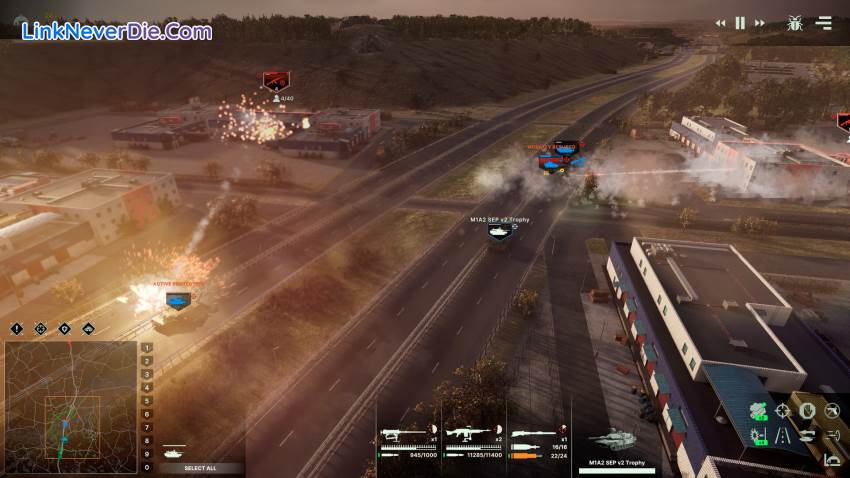This screenshot has height=478, width=850.
Task: Toggle the exclamation mark map filter
Action: click(17, 329)
